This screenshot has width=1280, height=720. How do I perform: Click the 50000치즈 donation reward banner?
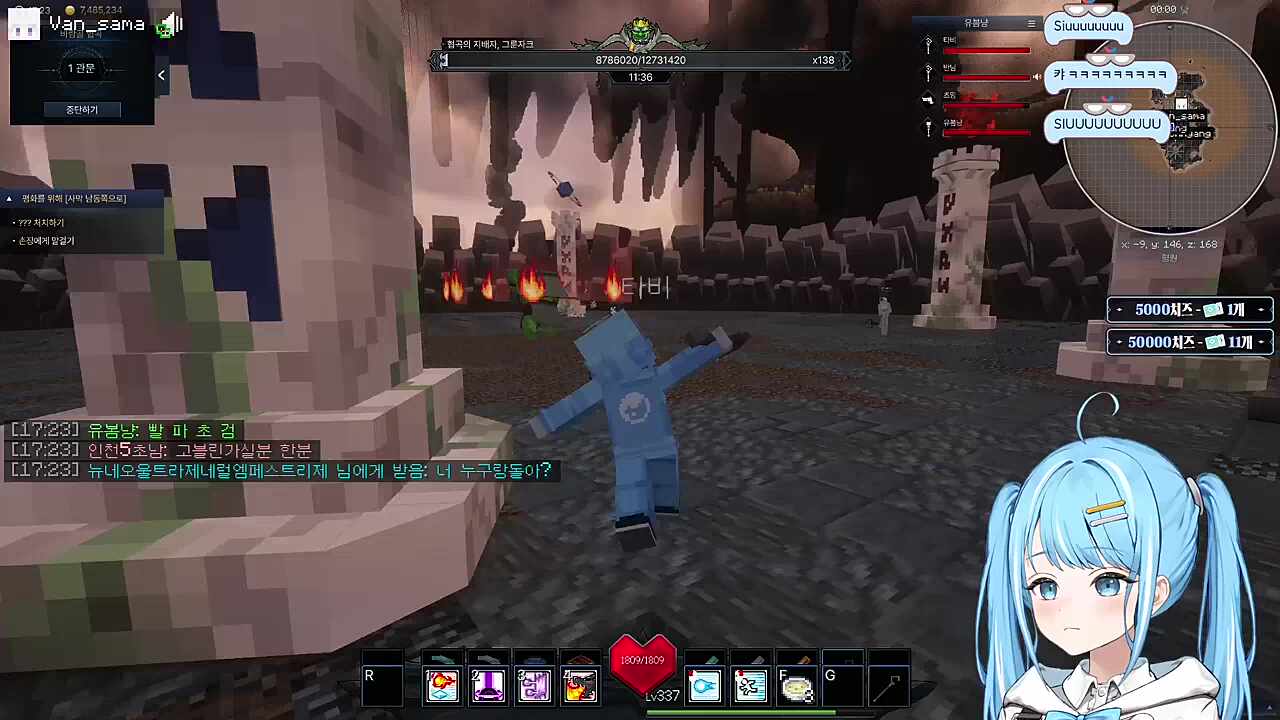[1190, 342]
